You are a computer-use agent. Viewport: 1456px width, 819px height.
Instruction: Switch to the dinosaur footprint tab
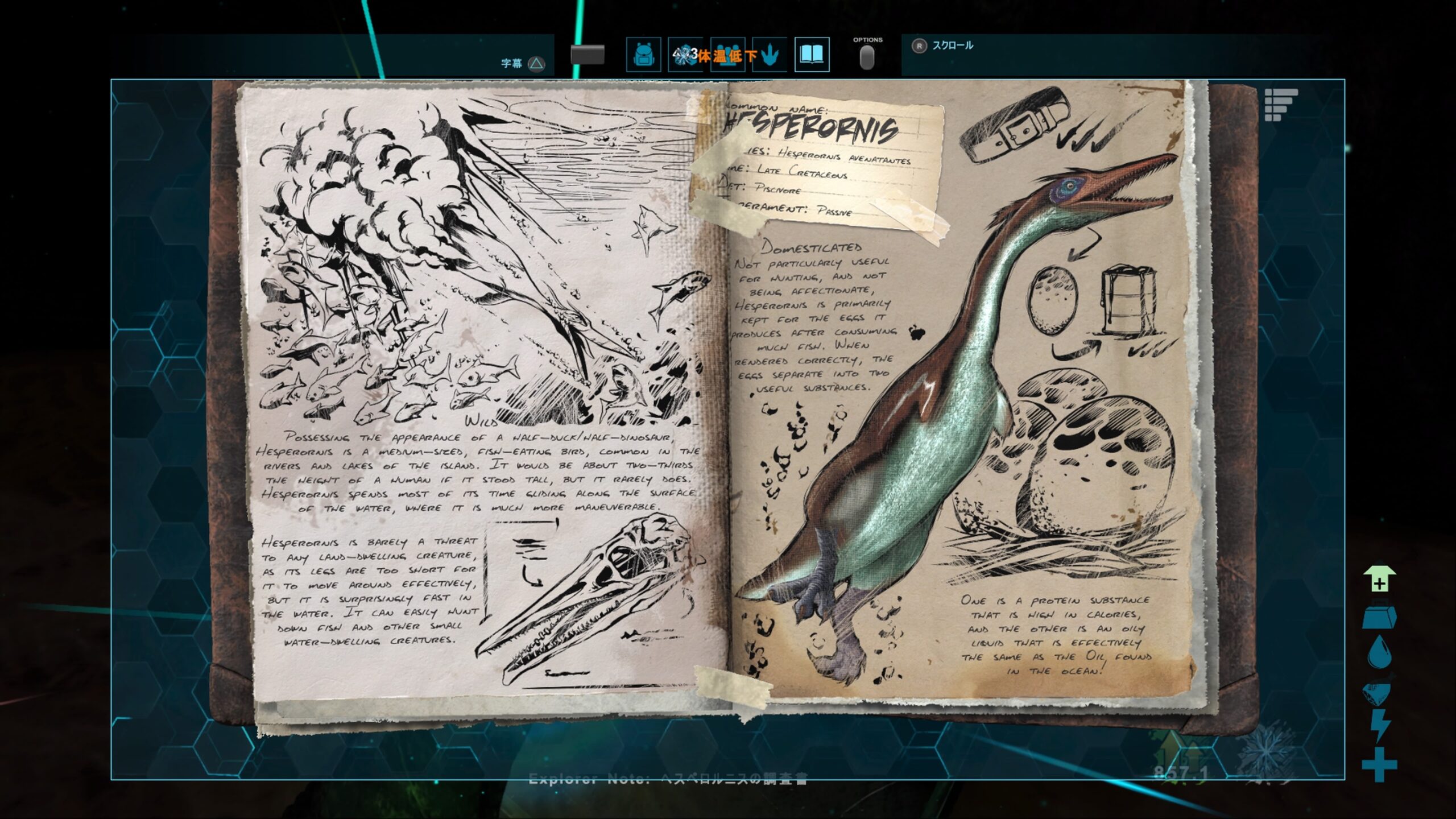tap(770, 55)
